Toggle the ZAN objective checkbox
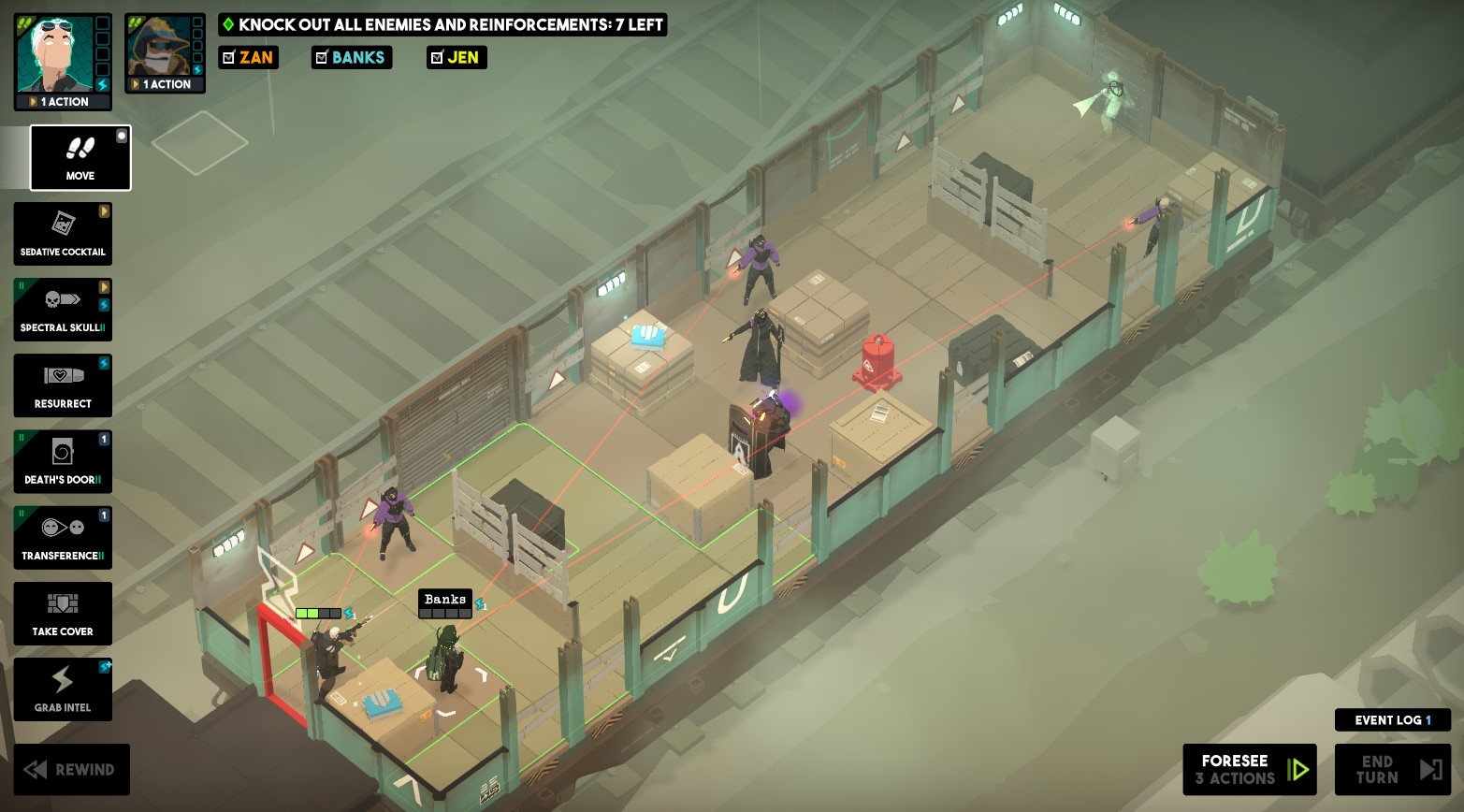This screenshot has width=1464, height=812. (x=227, y=57)
